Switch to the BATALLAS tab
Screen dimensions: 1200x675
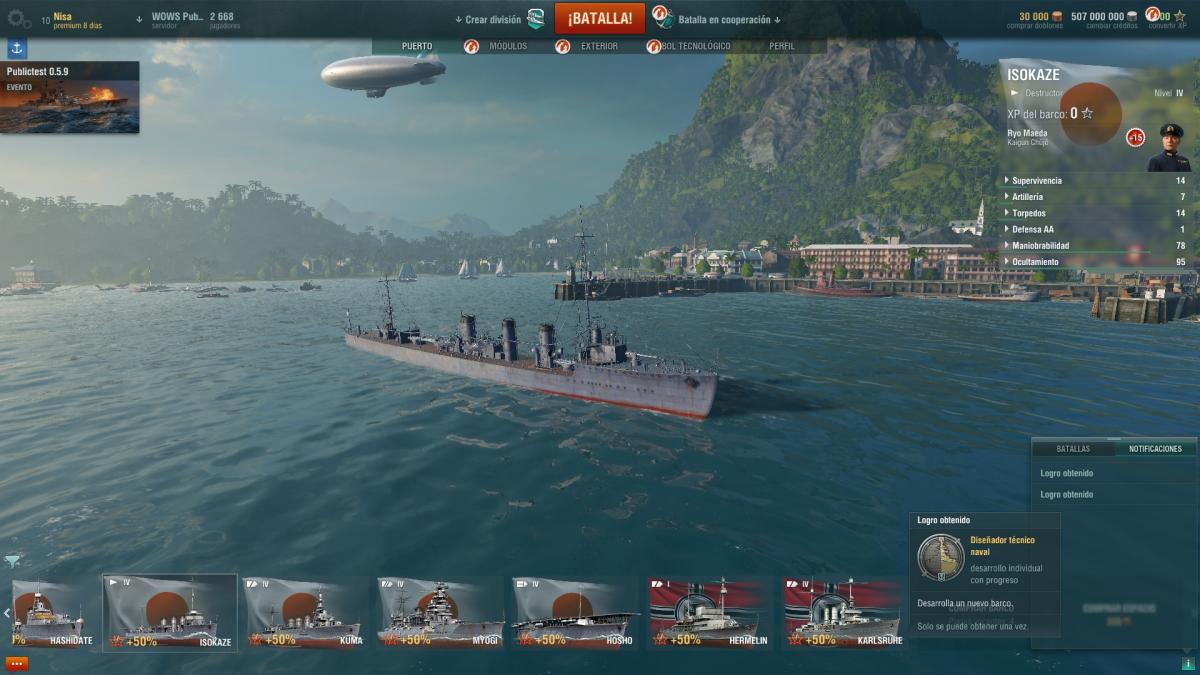tap(1073, 449)
